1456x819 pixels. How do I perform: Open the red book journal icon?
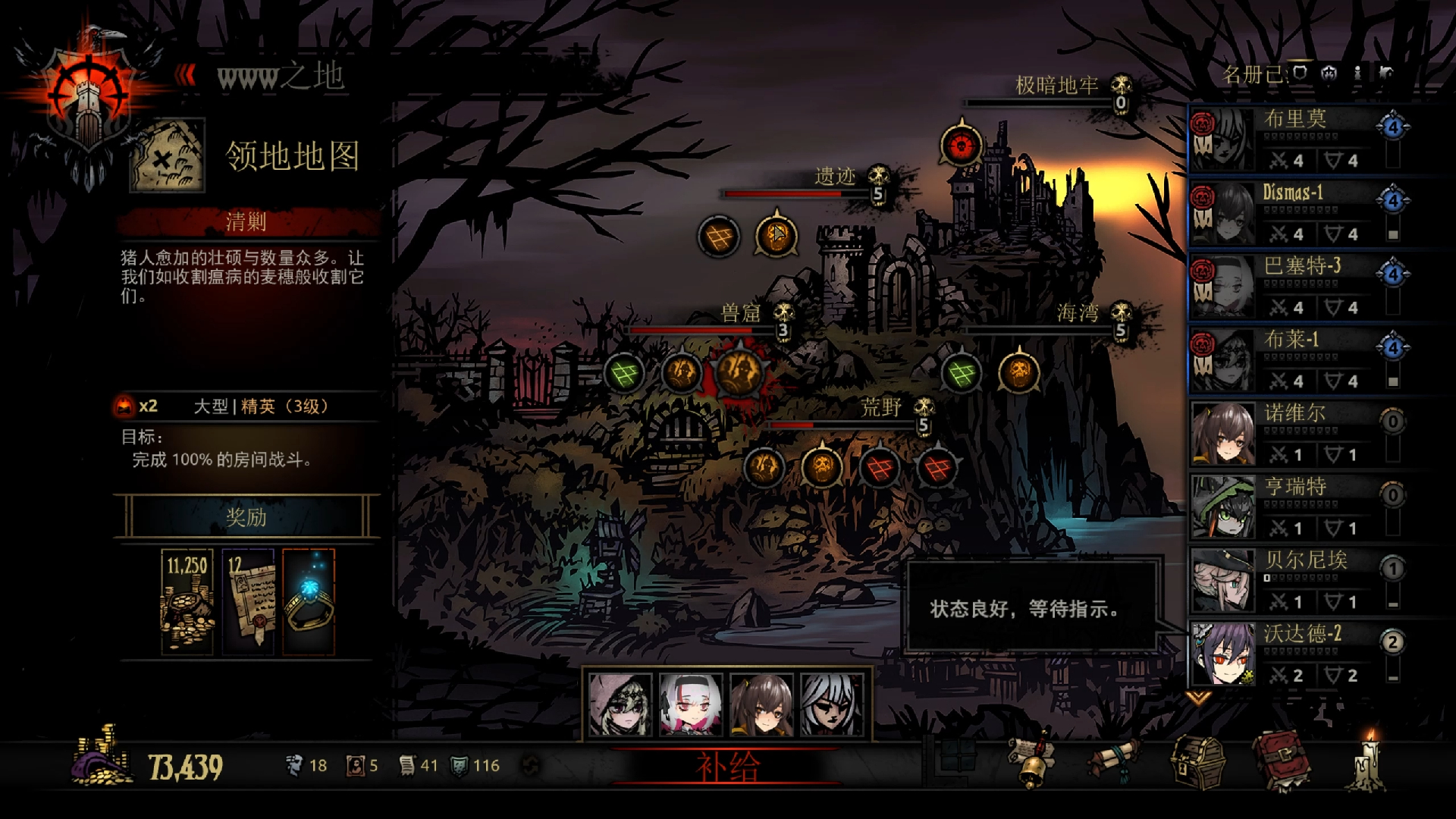tap(1280, 761)
